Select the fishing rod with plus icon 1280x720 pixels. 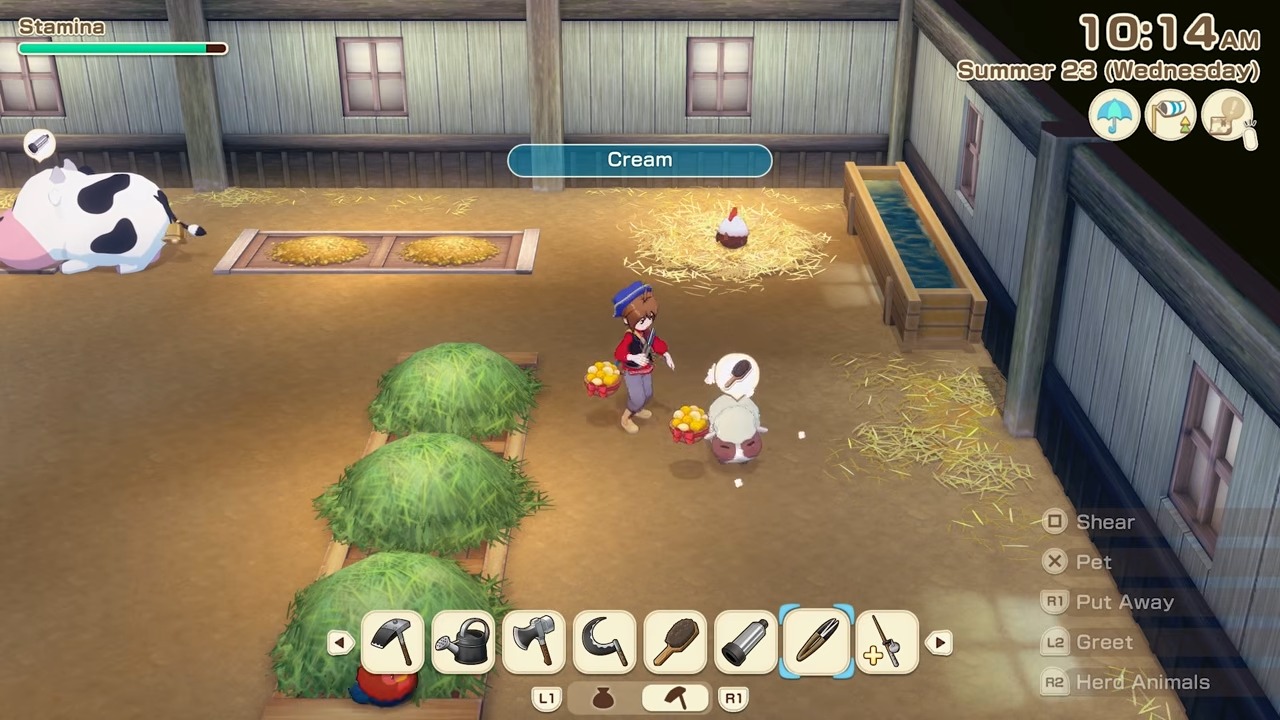(x=887, y=641)
